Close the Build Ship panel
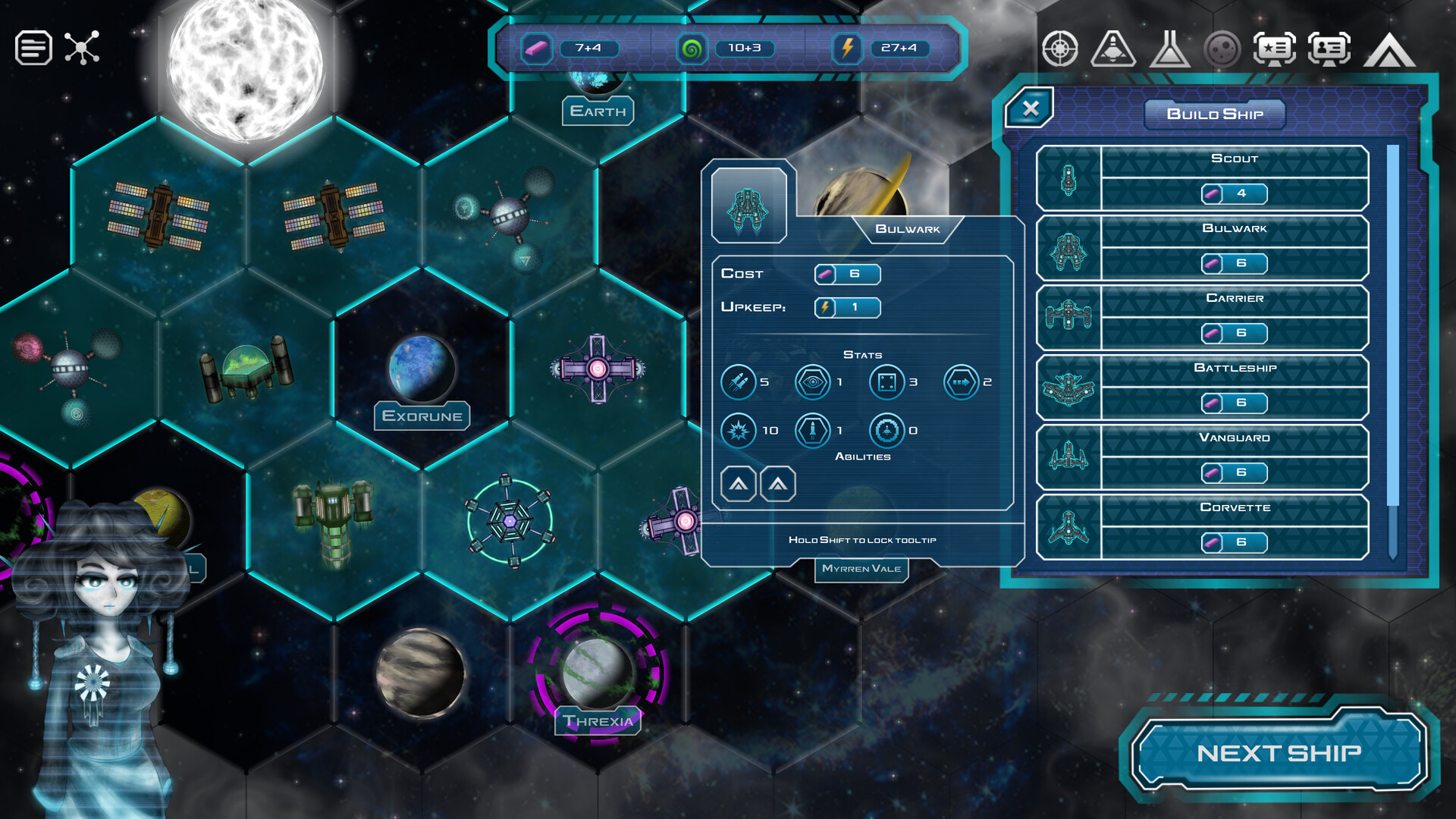The width and height of the screenshot is (1456, 819). click(1029, 108)
